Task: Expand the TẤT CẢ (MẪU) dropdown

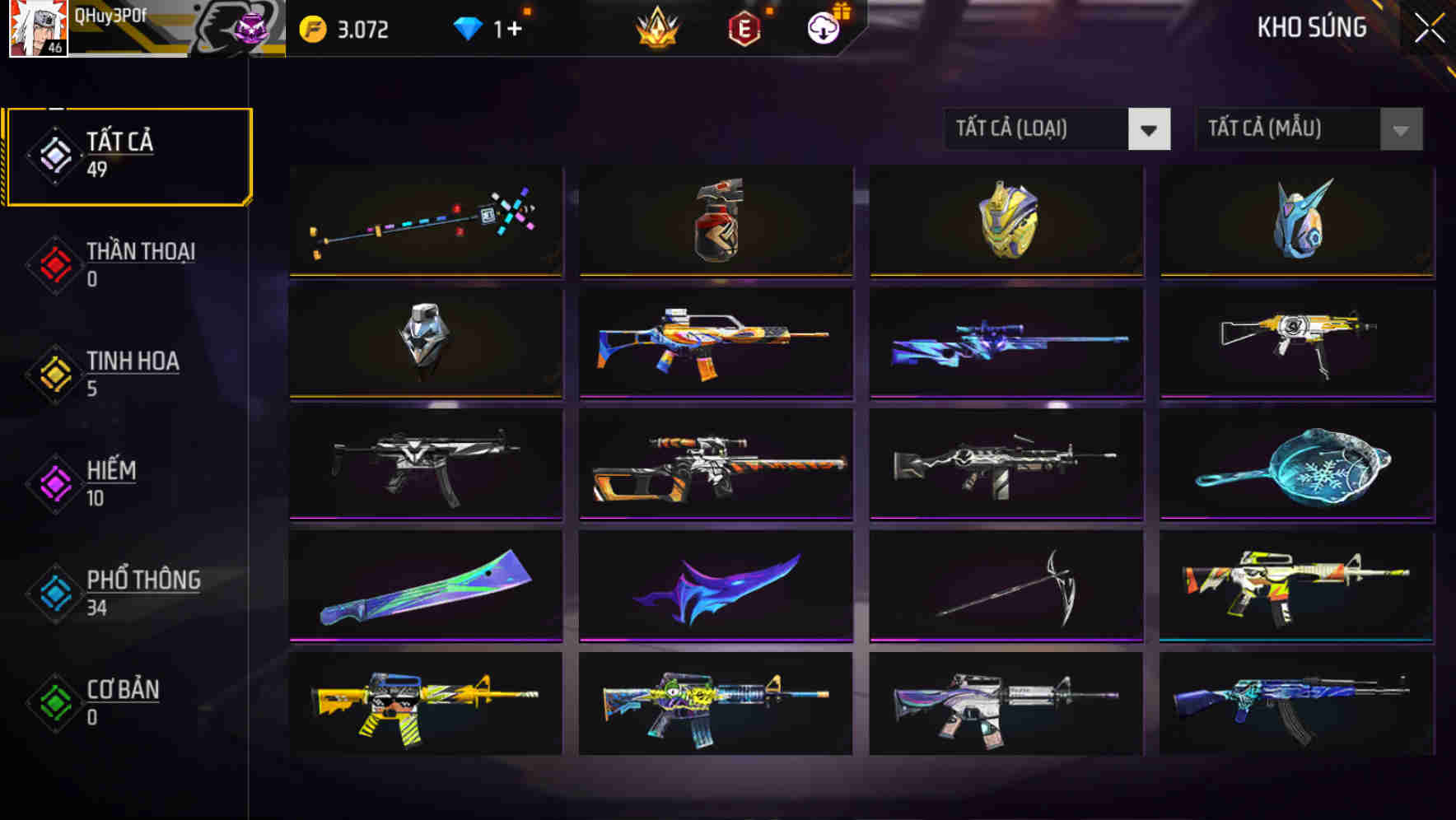Action: tap(1289, 129)
